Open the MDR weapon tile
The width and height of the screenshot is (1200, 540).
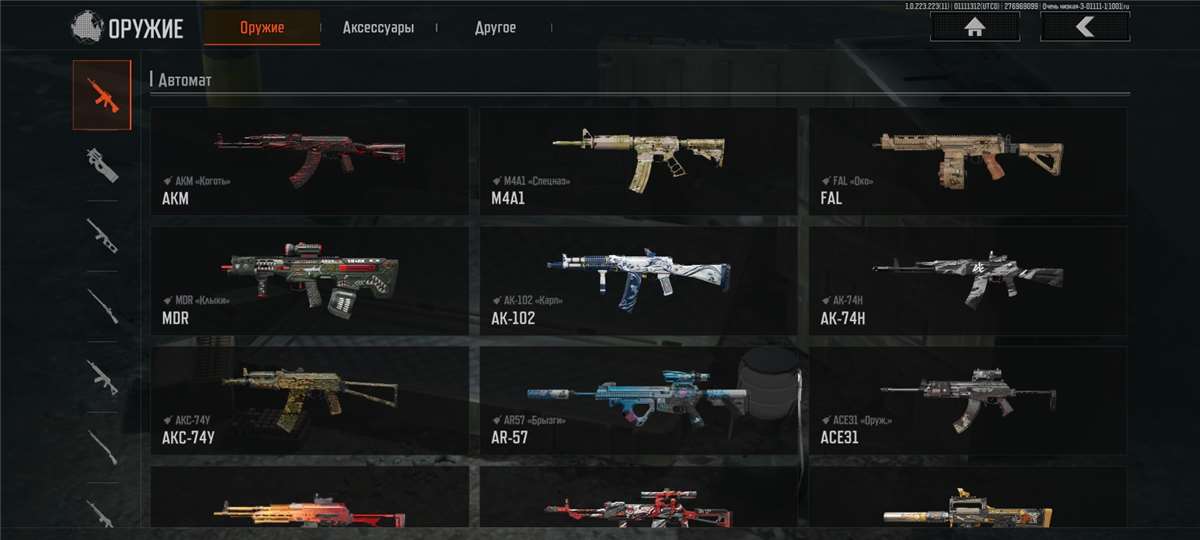coord(310,280)
